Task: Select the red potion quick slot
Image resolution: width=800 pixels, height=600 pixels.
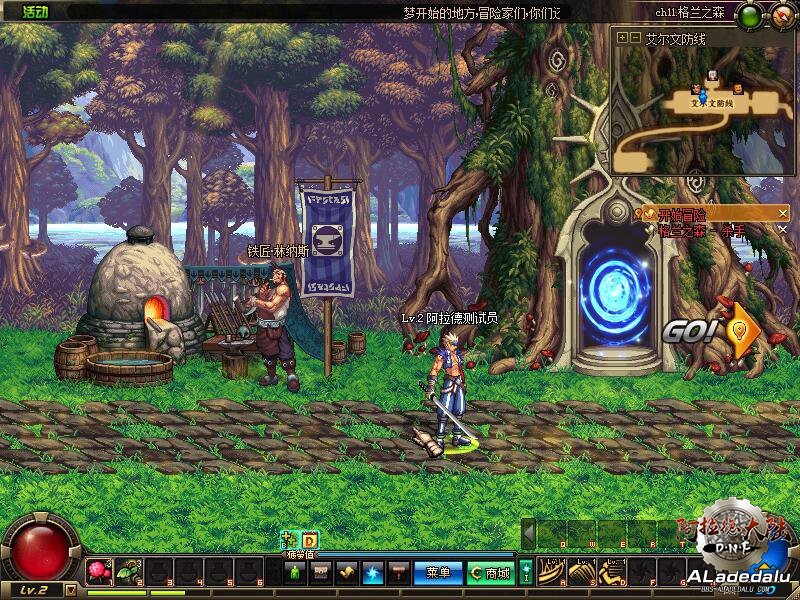Action: [x=98, y=572]
